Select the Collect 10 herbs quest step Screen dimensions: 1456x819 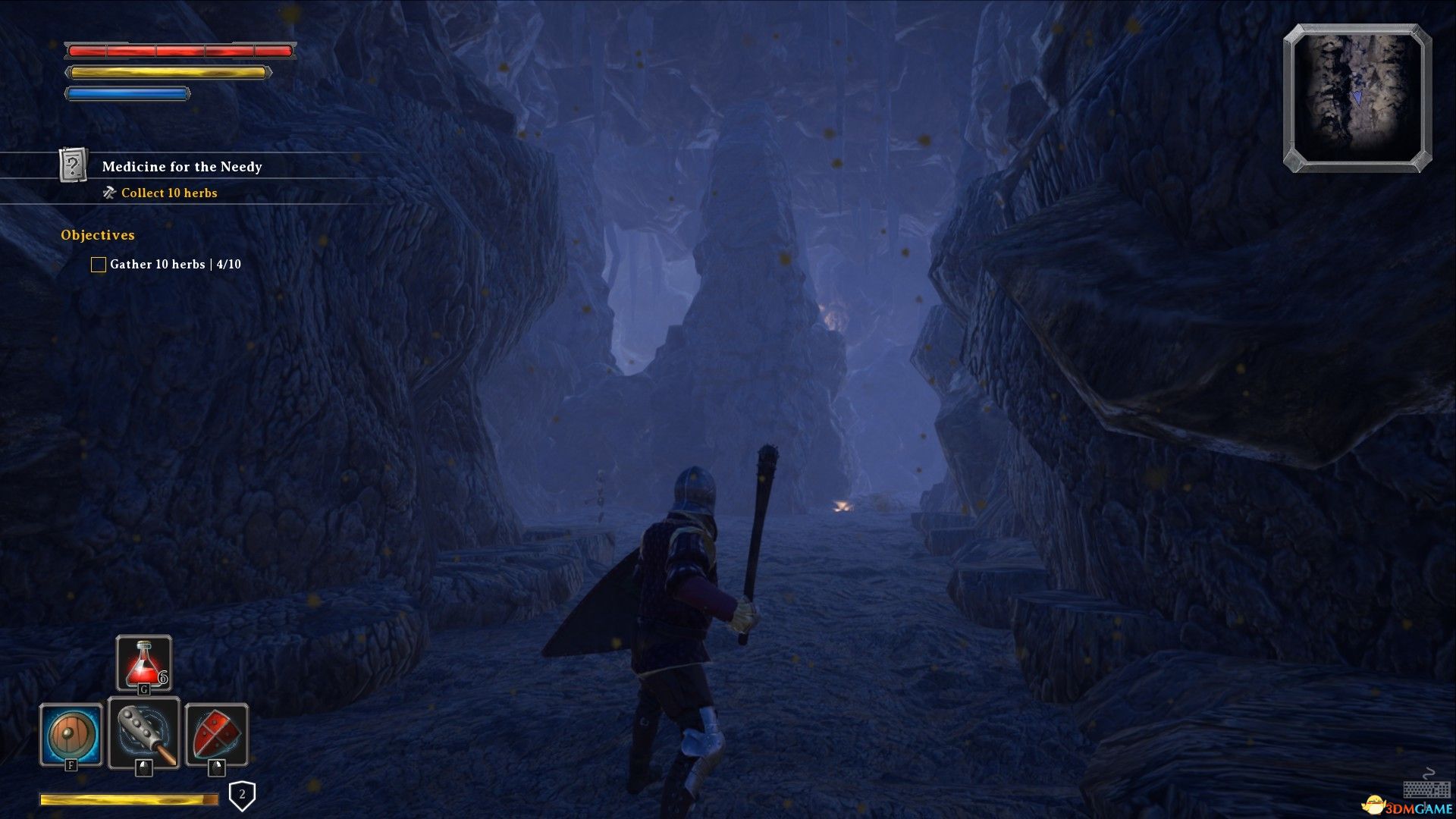point(169,193)
